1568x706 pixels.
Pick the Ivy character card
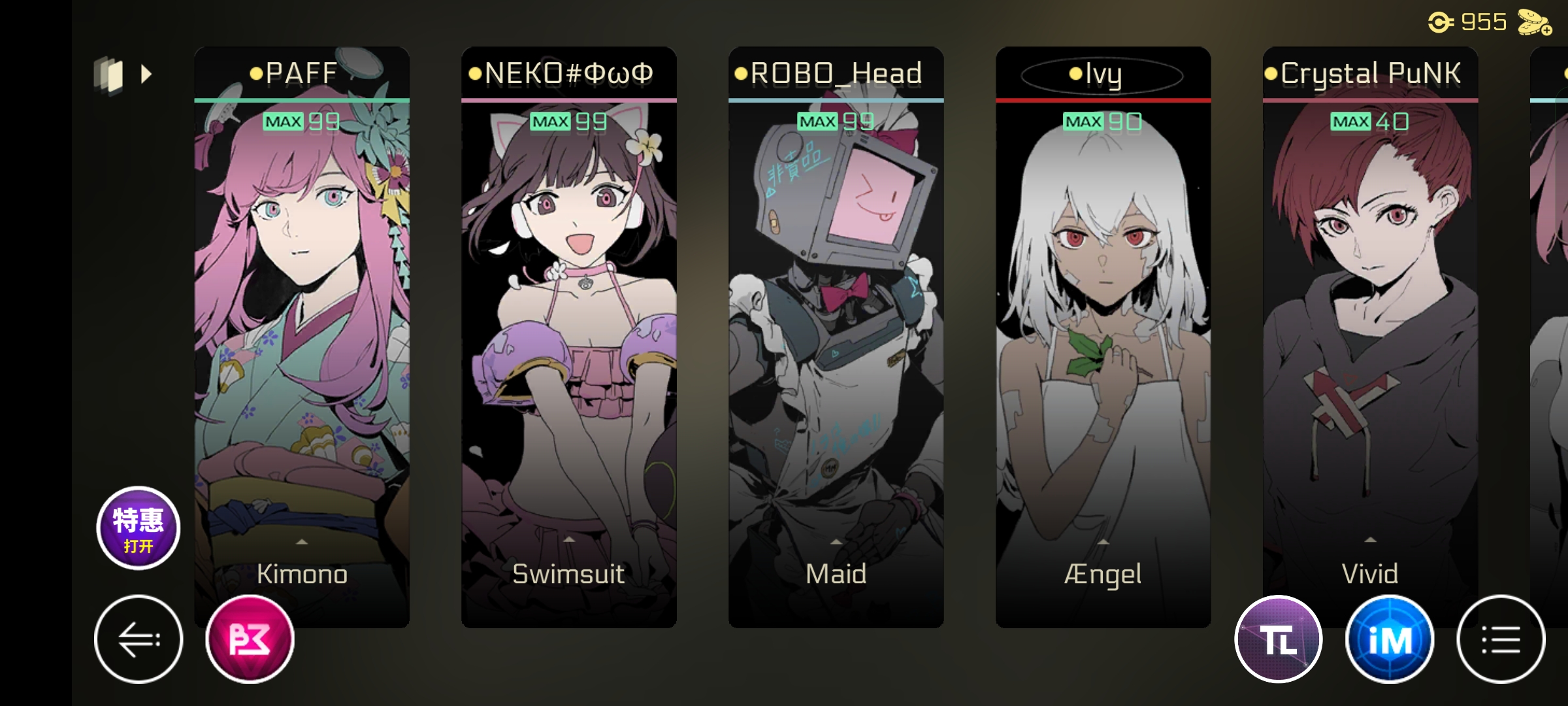(1103, 314)
